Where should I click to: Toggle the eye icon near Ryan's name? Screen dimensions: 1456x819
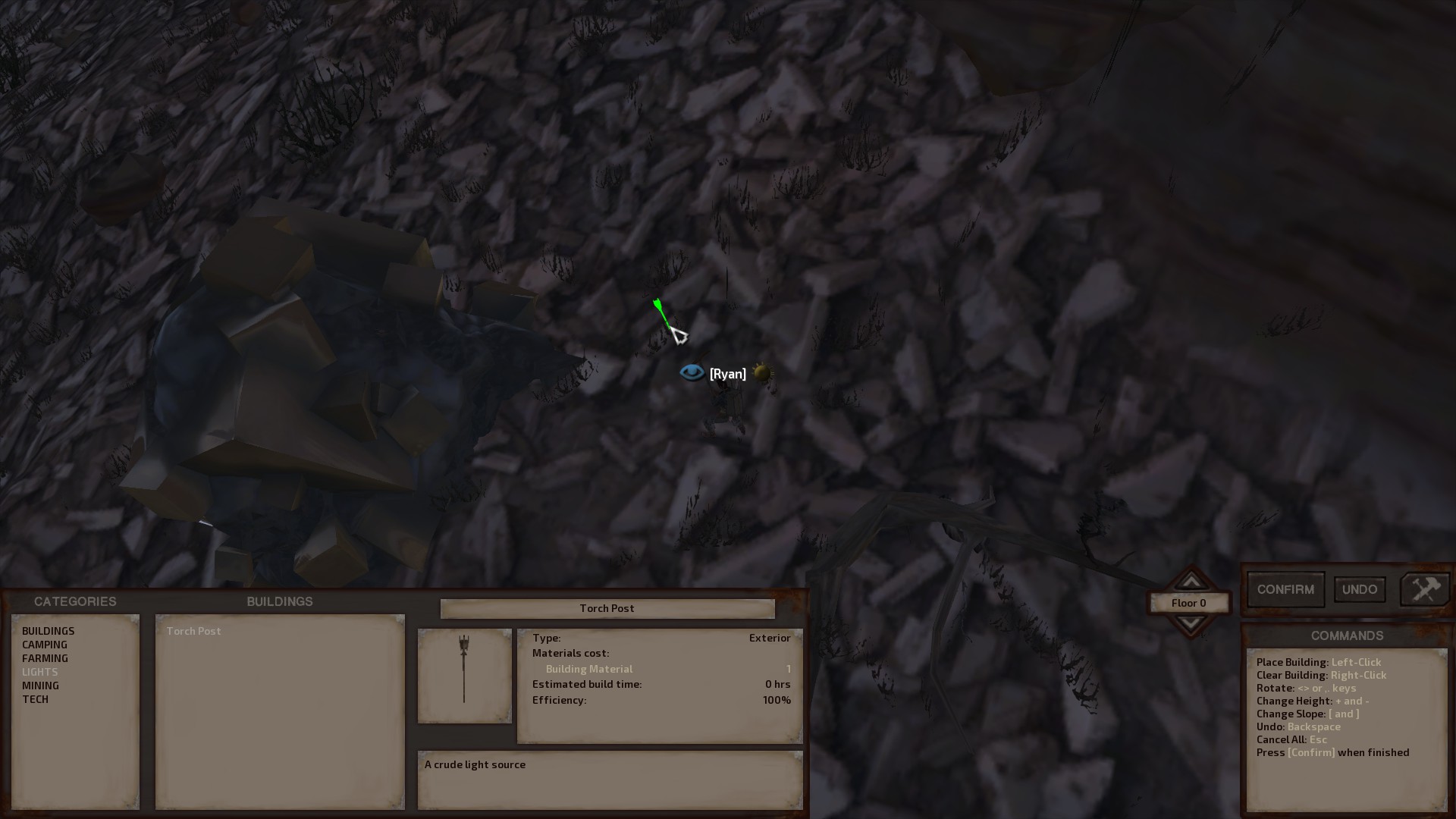pos(692,372)
